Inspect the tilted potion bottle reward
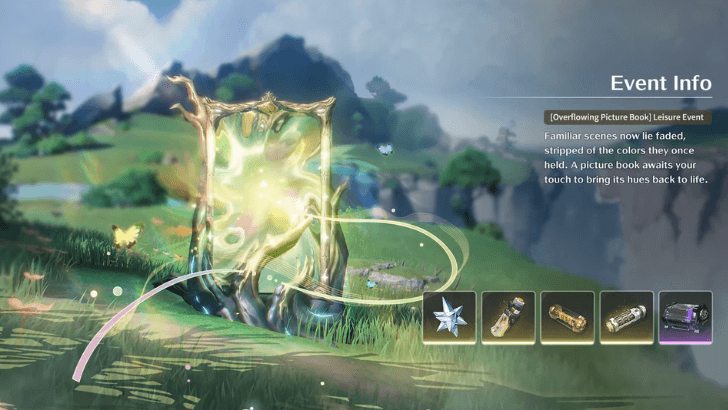The width and height of the screenshot is (728, 410). 509,318
